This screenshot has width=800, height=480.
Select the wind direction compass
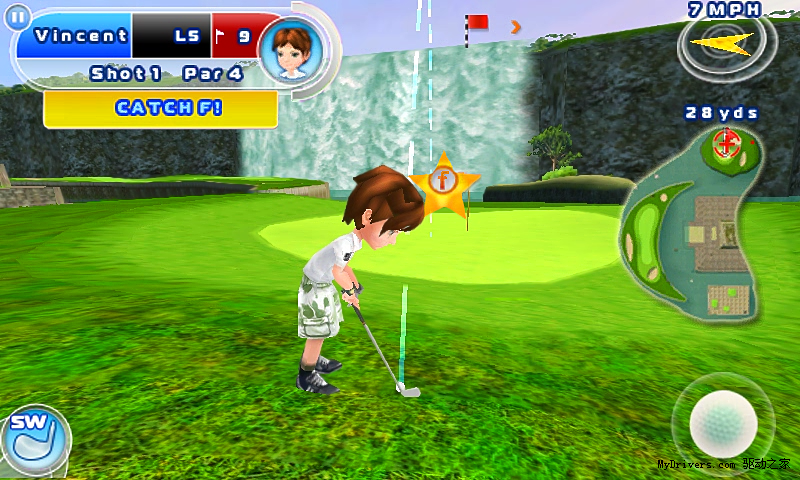(x=722, y=42)
